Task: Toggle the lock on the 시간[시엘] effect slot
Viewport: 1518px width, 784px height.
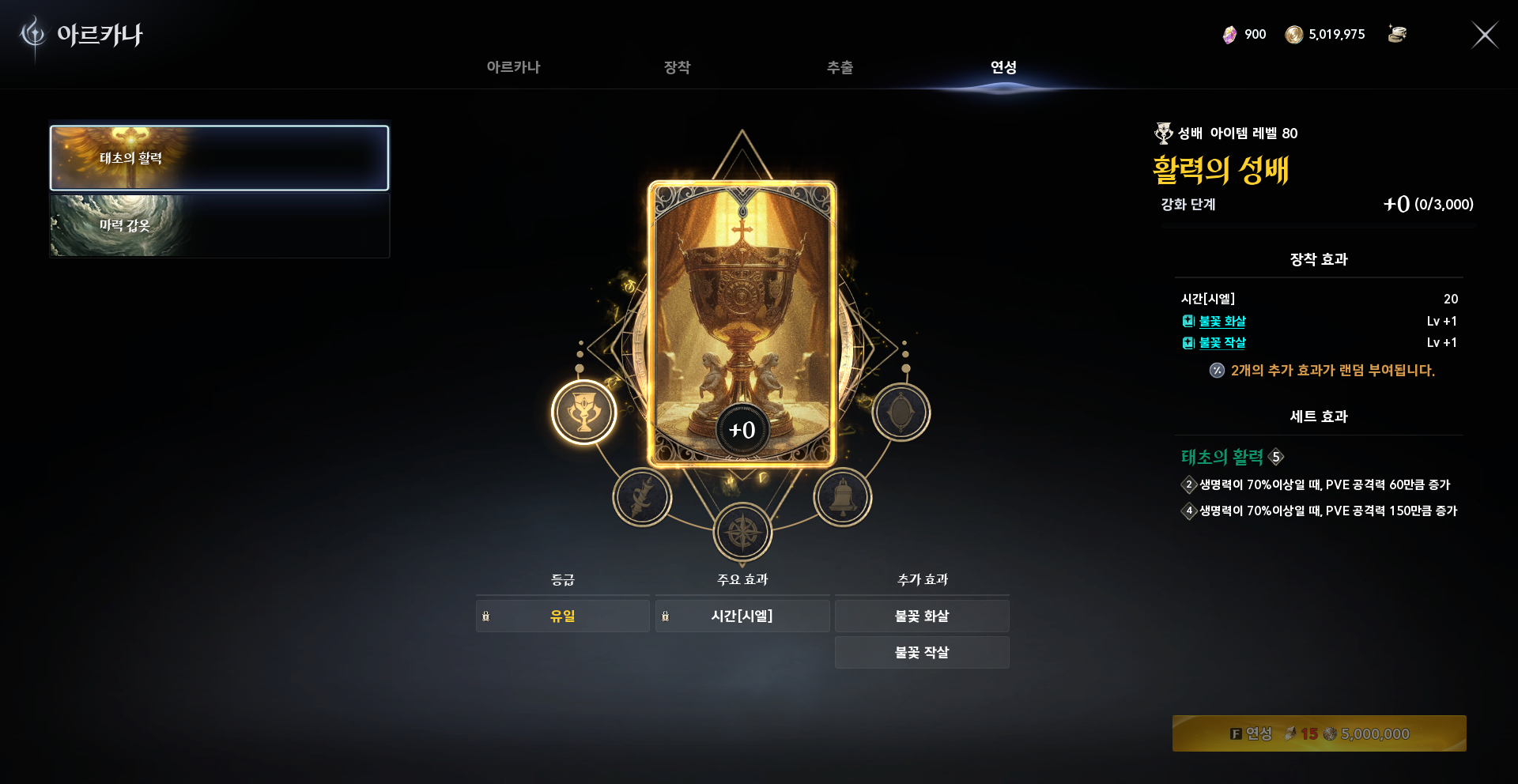Action: 666,616
